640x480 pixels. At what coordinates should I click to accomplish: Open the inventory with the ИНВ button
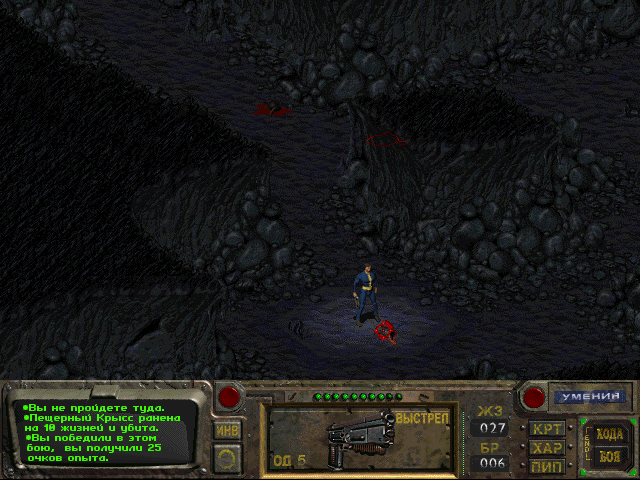[228, 430]
